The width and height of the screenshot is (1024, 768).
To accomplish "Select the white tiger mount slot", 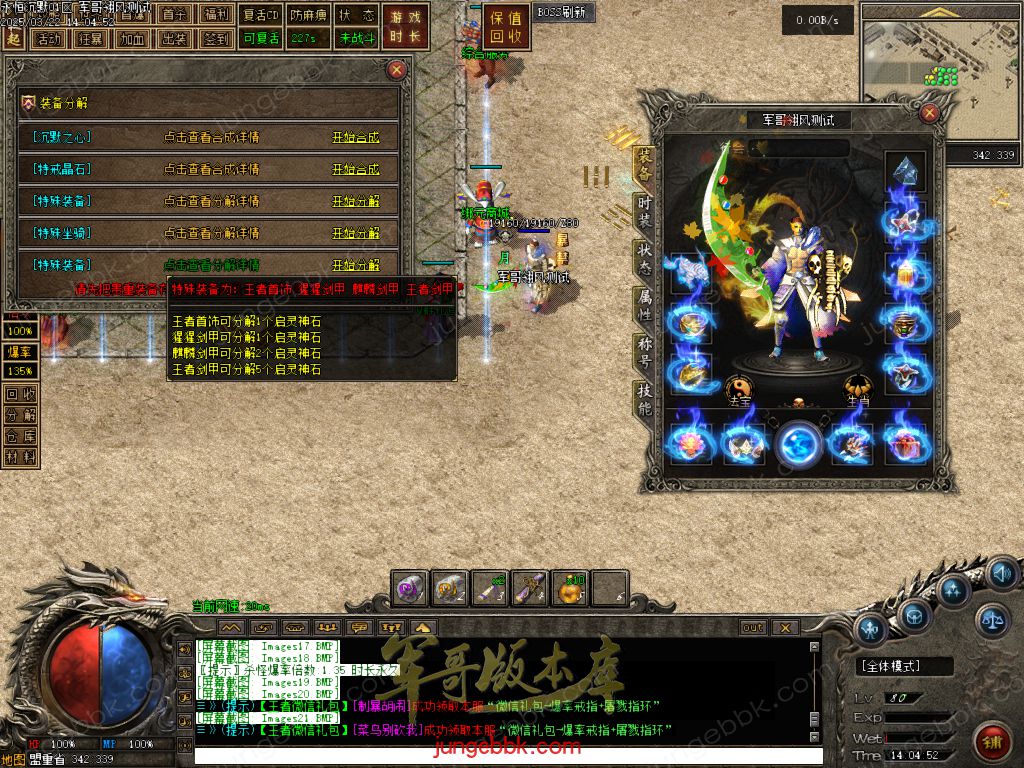I will [x=689, y=272].
